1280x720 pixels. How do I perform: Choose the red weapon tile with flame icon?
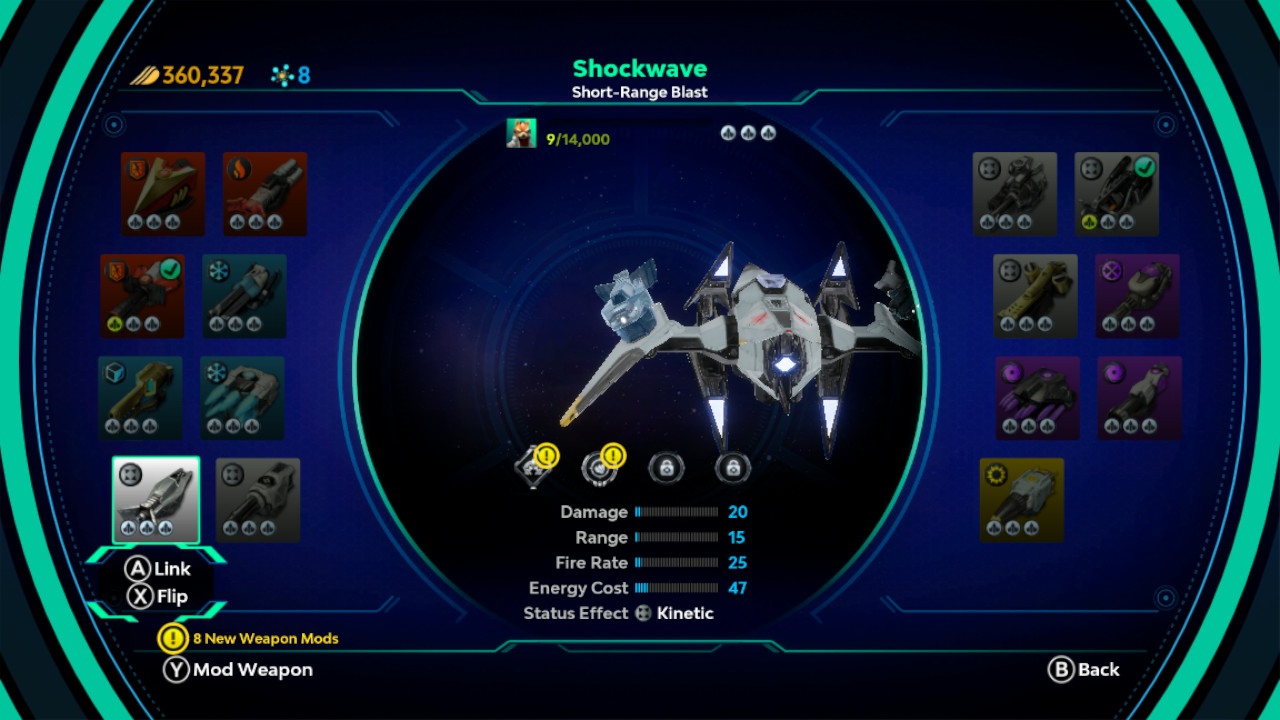click(265, 194)
